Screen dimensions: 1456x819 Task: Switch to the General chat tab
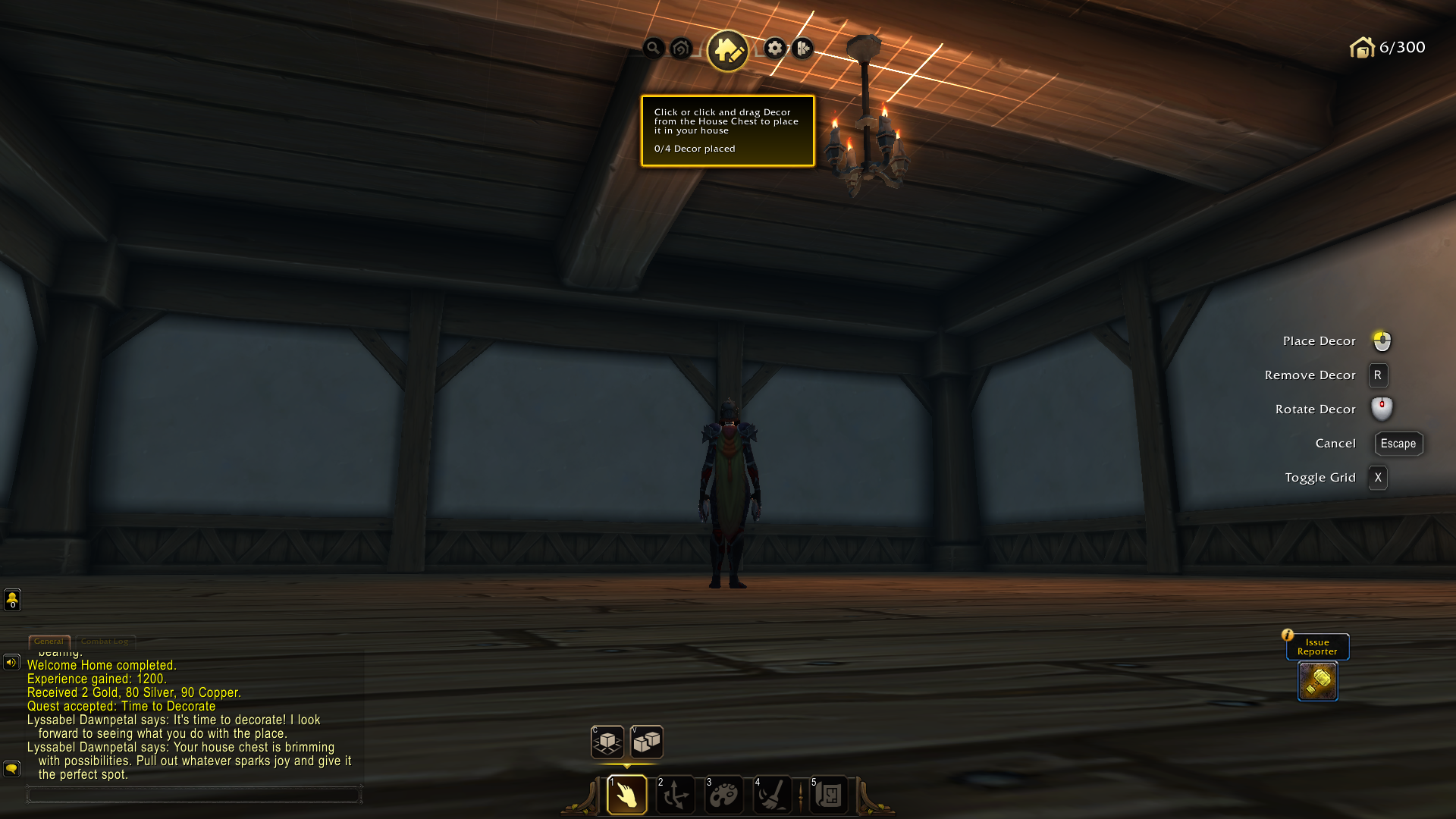pyautogui.click(x=49, y=642)
